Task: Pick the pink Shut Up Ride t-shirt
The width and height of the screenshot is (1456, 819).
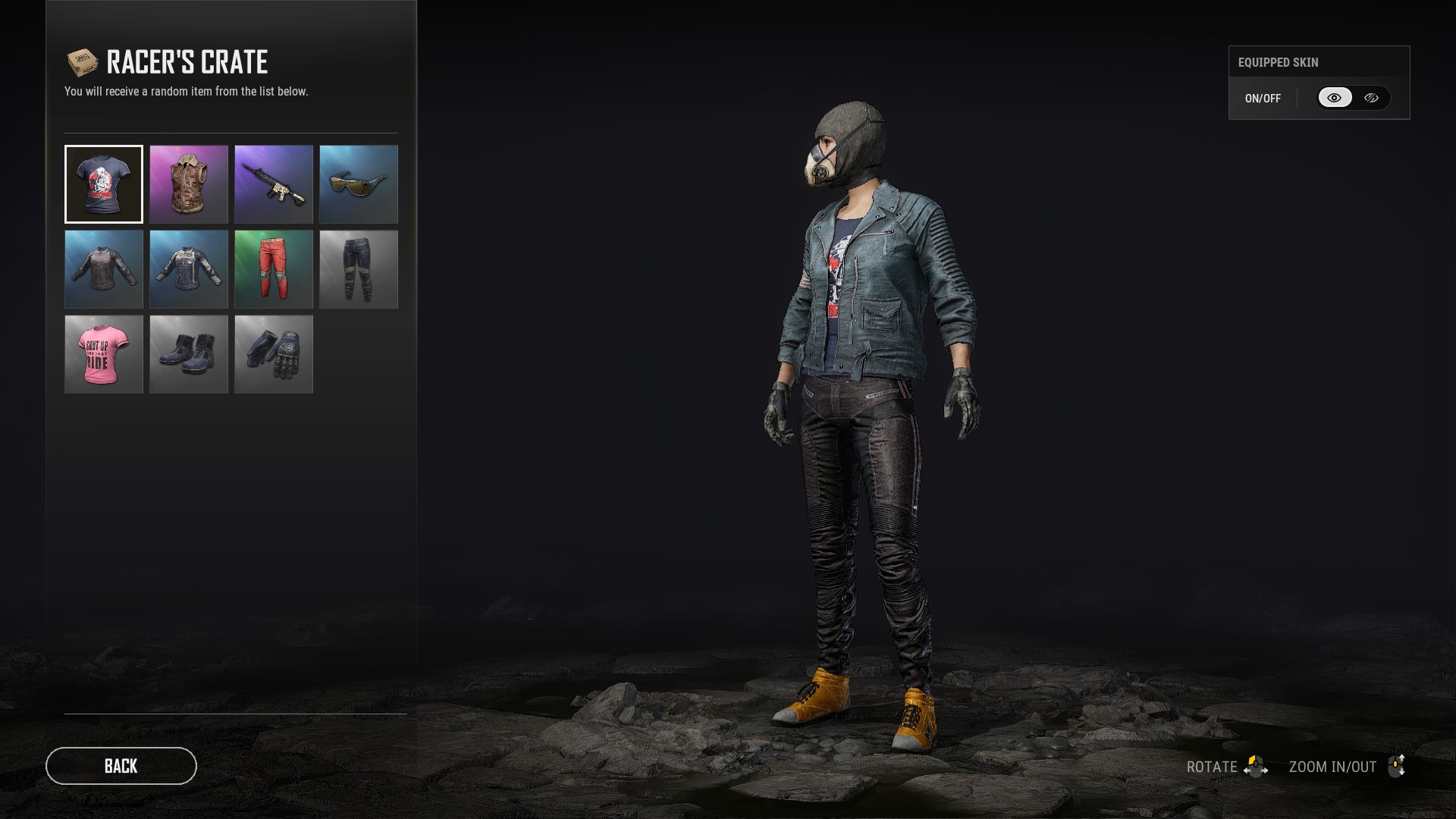Action: [x=104, y=354]
